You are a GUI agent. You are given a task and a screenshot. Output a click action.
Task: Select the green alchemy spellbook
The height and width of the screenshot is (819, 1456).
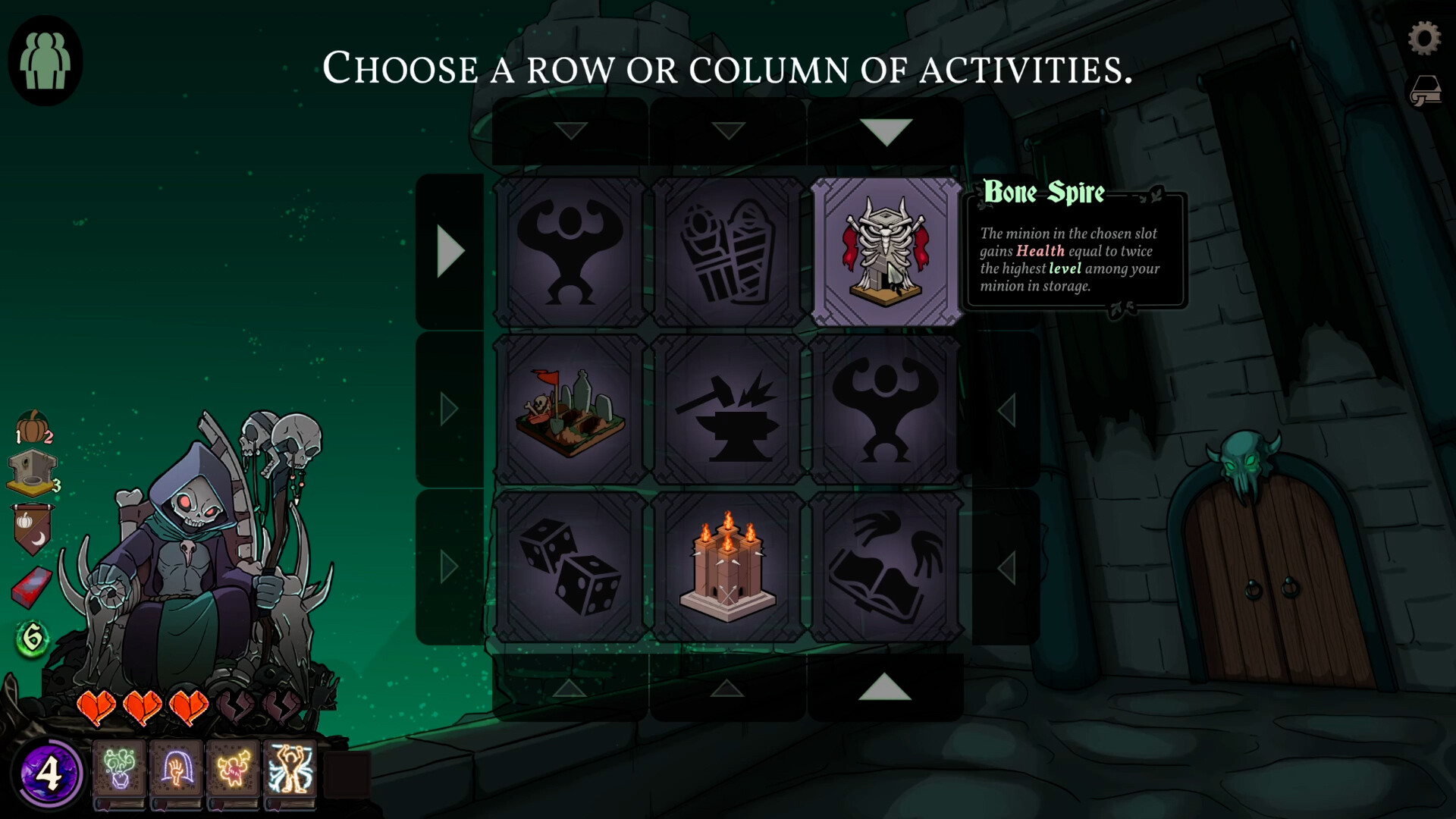point(120,768)
